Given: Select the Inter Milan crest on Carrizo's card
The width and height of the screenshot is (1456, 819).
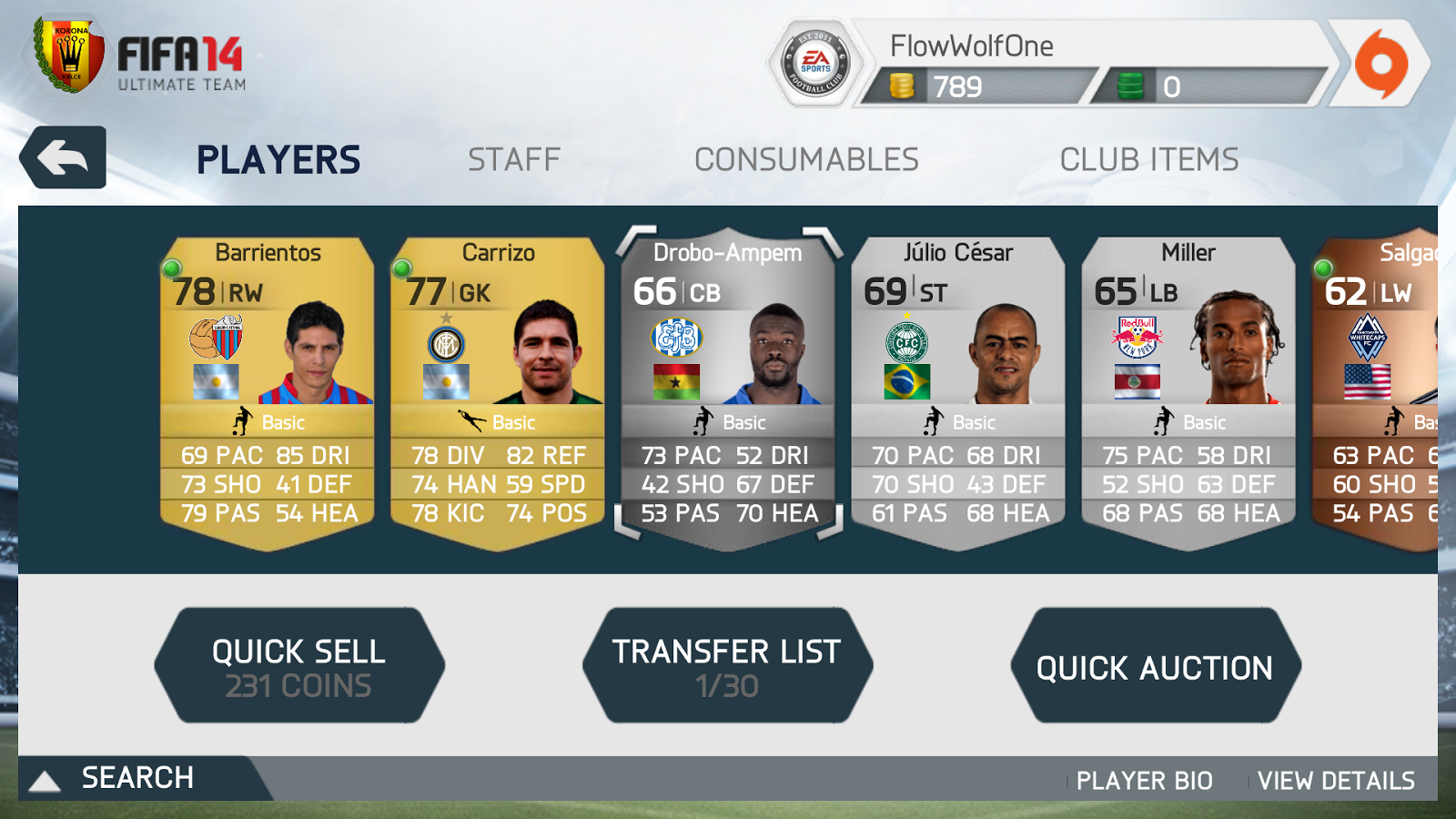Looking at the screenshot, I should coord(444,341).
